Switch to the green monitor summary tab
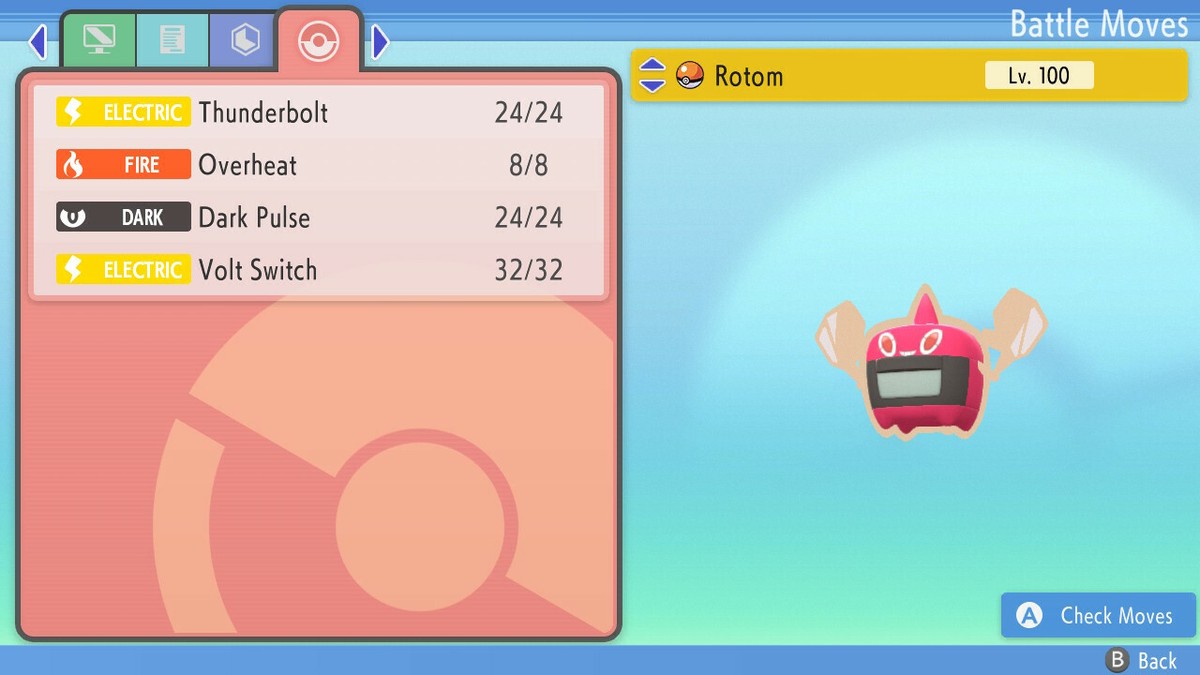1200x675 pixels. tap(99, 40)
